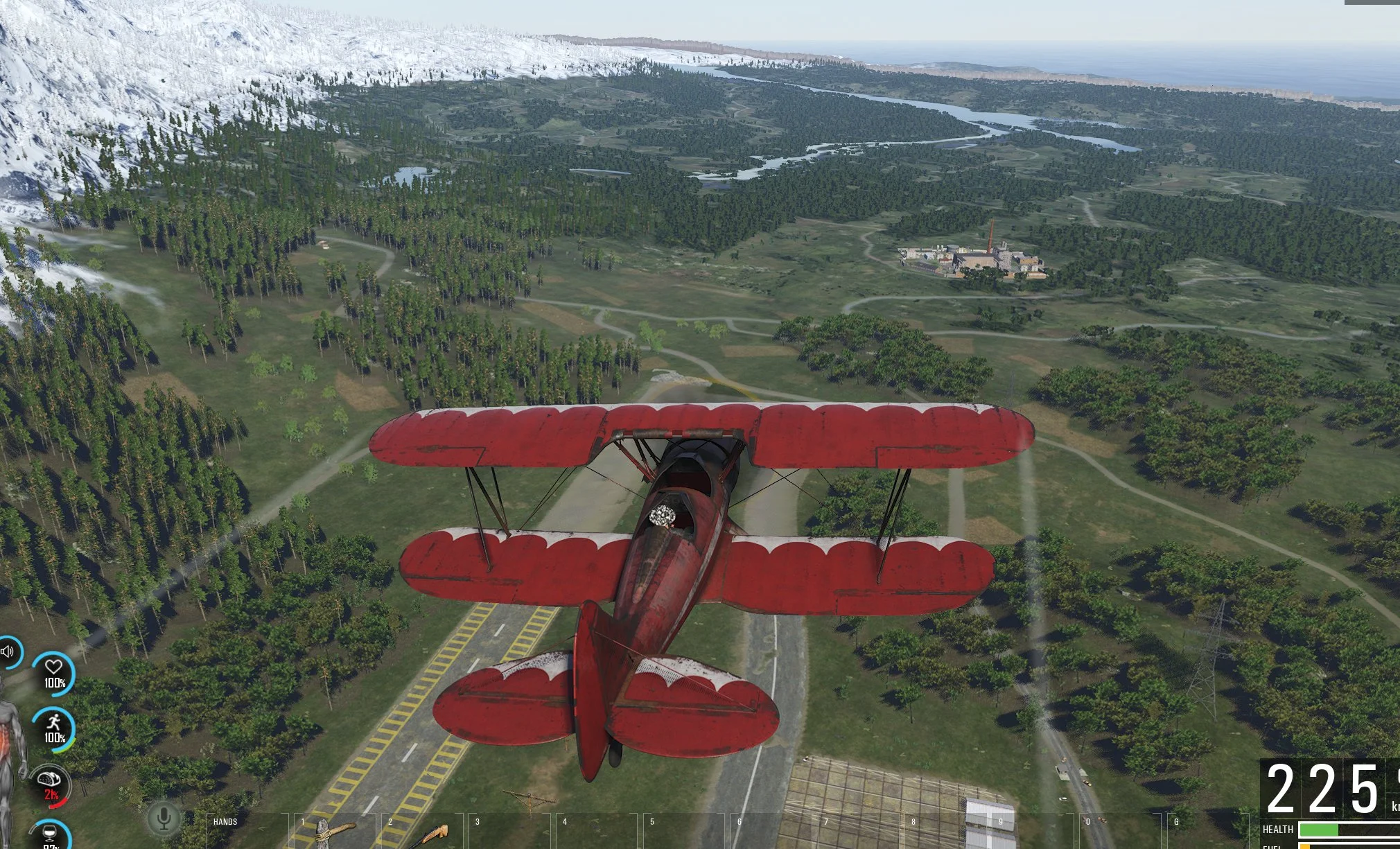Click the speaker sound indicator icon
Image resolution: width=1400 pixels, height=849 pixels.
pyautogui.click(x=8, y=652)
